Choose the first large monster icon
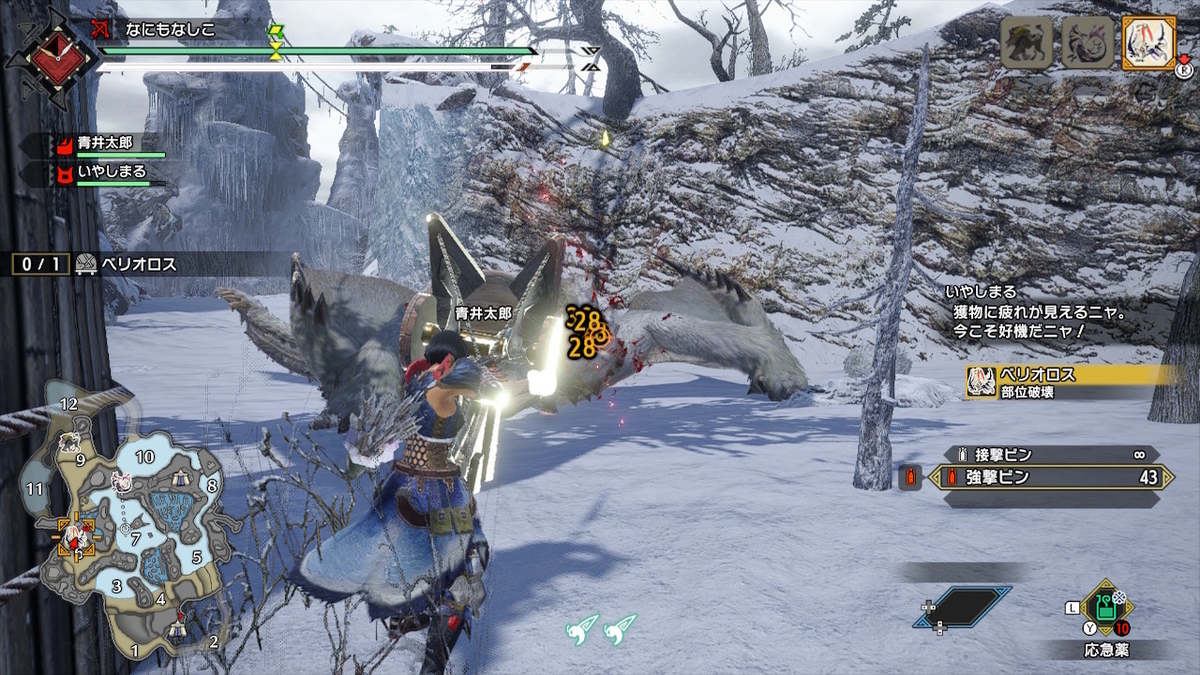 point(1027,44)
